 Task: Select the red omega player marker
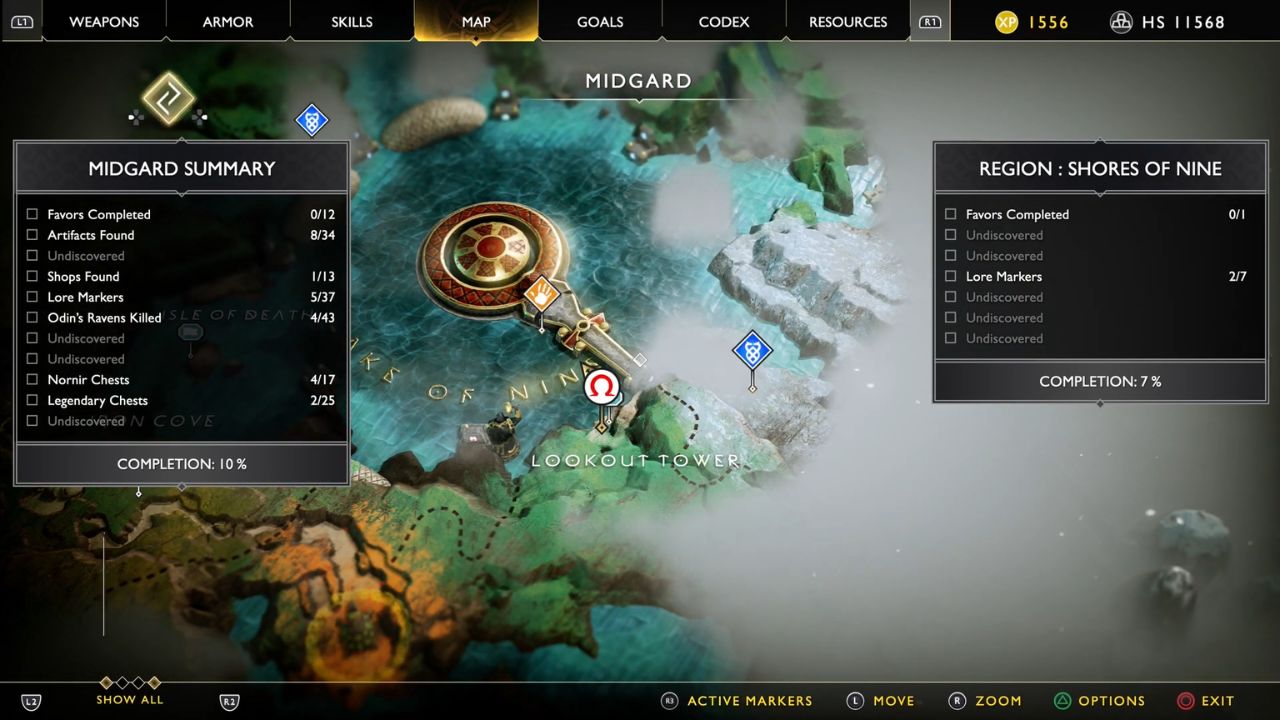click(x=601, y=387)
